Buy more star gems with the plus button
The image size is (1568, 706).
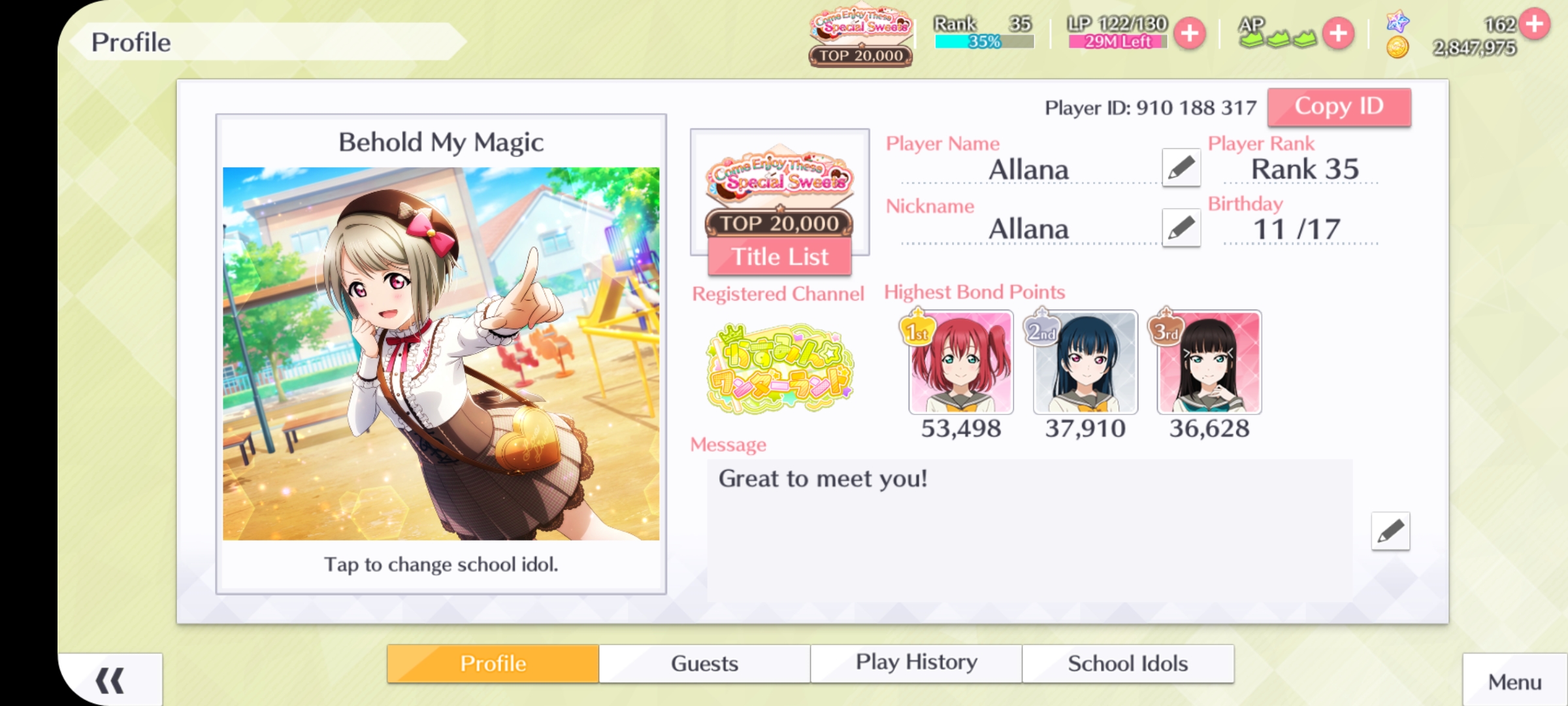click(1534, 24)
